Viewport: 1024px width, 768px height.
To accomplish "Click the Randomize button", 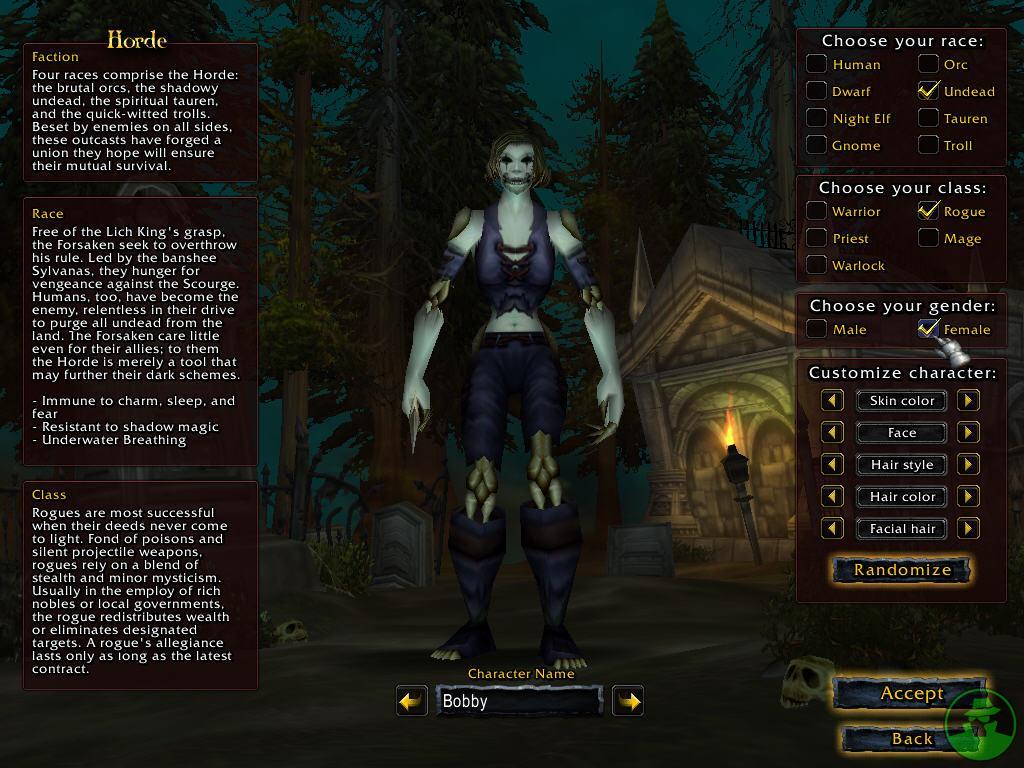I will 902,570.
